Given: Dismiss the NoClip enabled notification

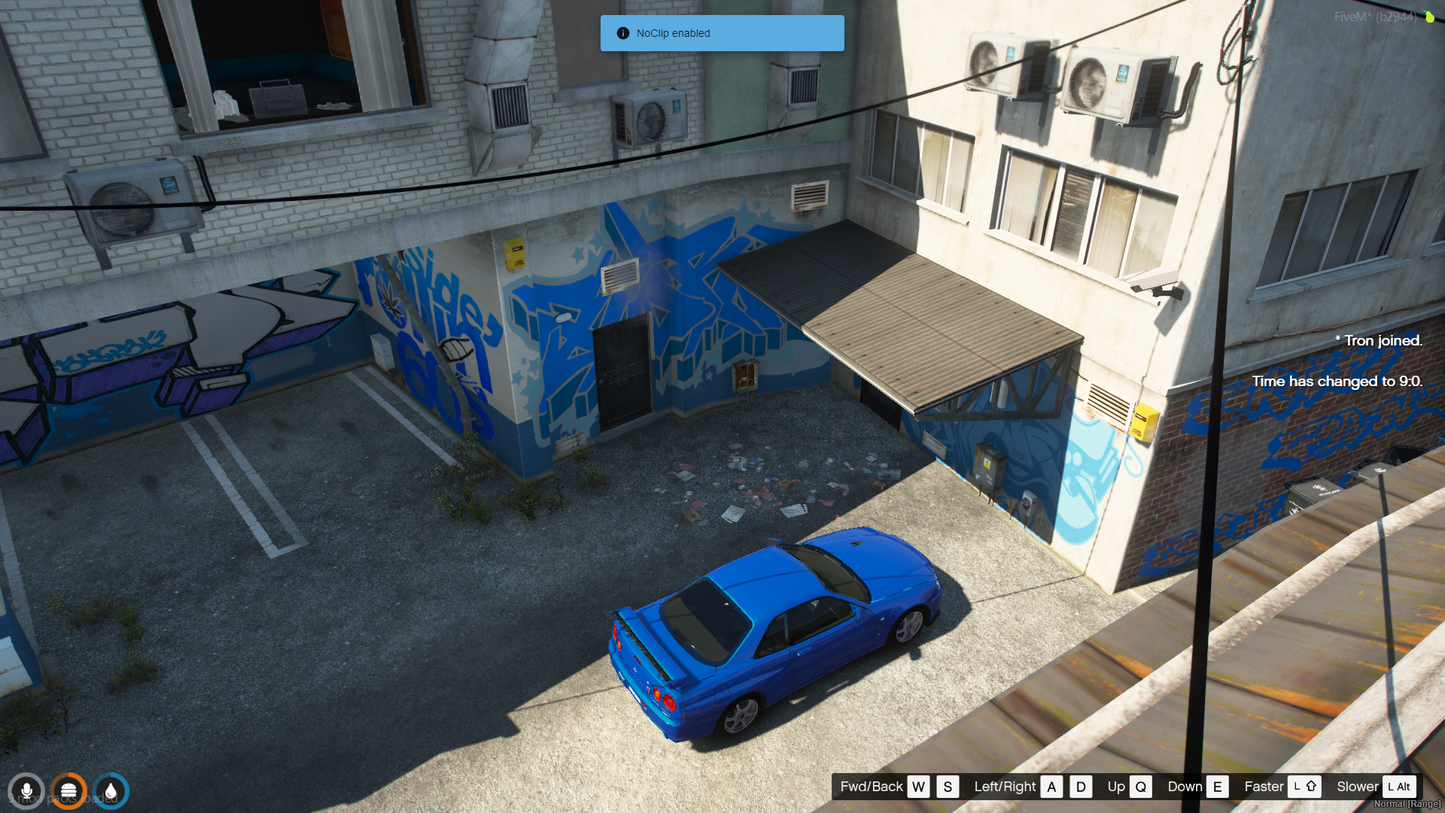Looking at the screenshot, I should (721, 33).
